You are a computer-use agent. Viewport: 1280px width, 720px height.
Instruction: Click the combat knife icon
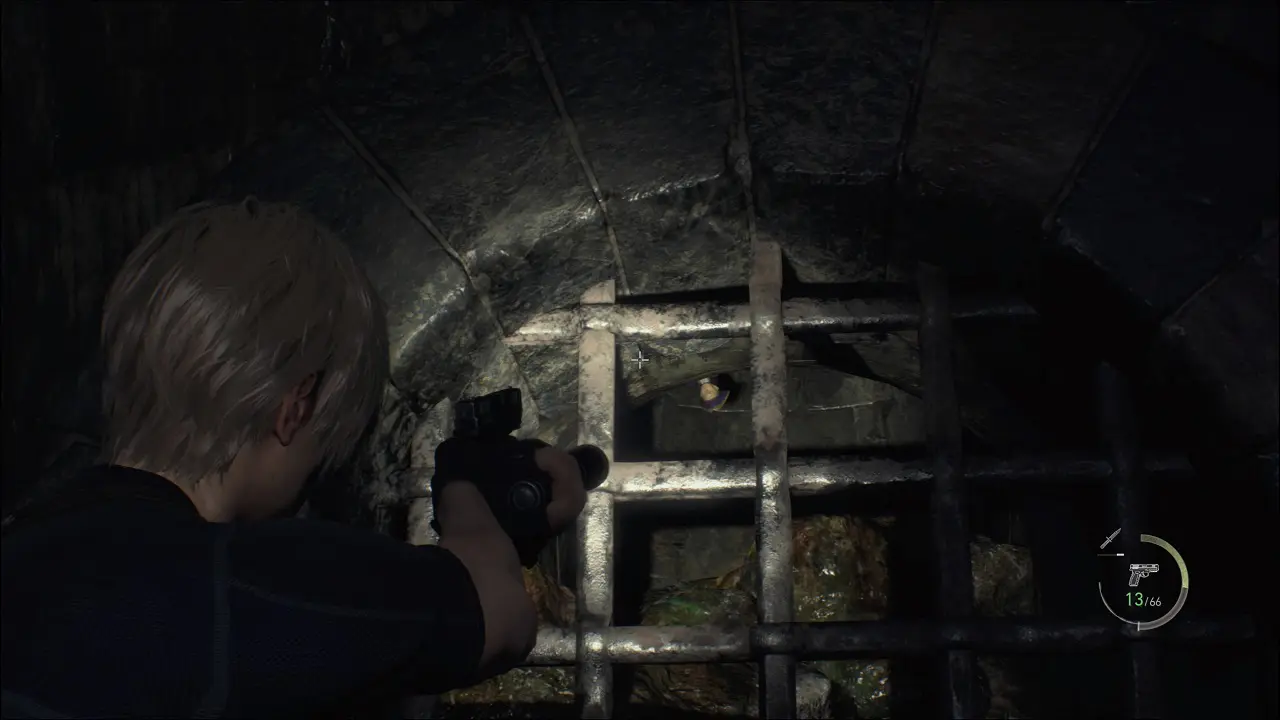pos(1110,540)
